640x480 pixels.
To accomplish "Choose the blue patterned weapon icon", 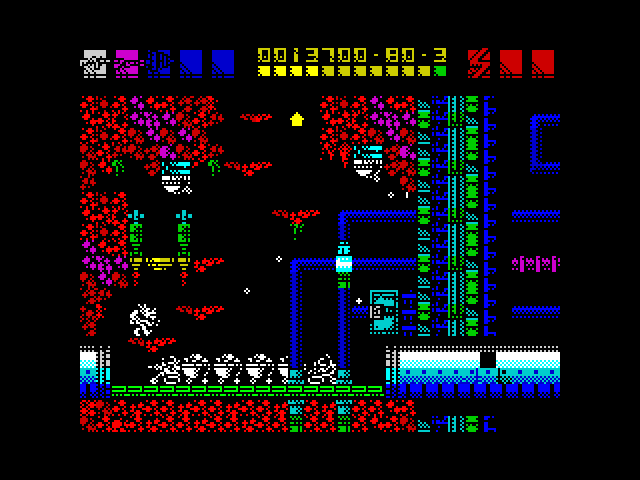I will pos(159,62).
